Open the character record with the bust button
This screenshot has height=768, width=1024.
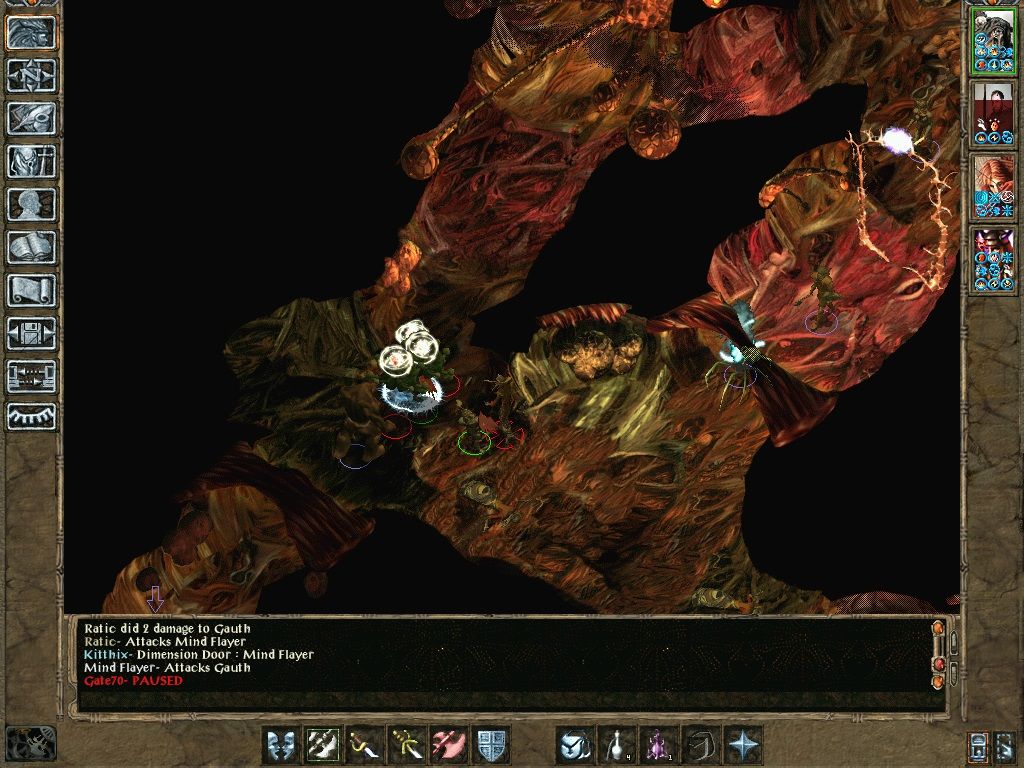coord(31,204)
